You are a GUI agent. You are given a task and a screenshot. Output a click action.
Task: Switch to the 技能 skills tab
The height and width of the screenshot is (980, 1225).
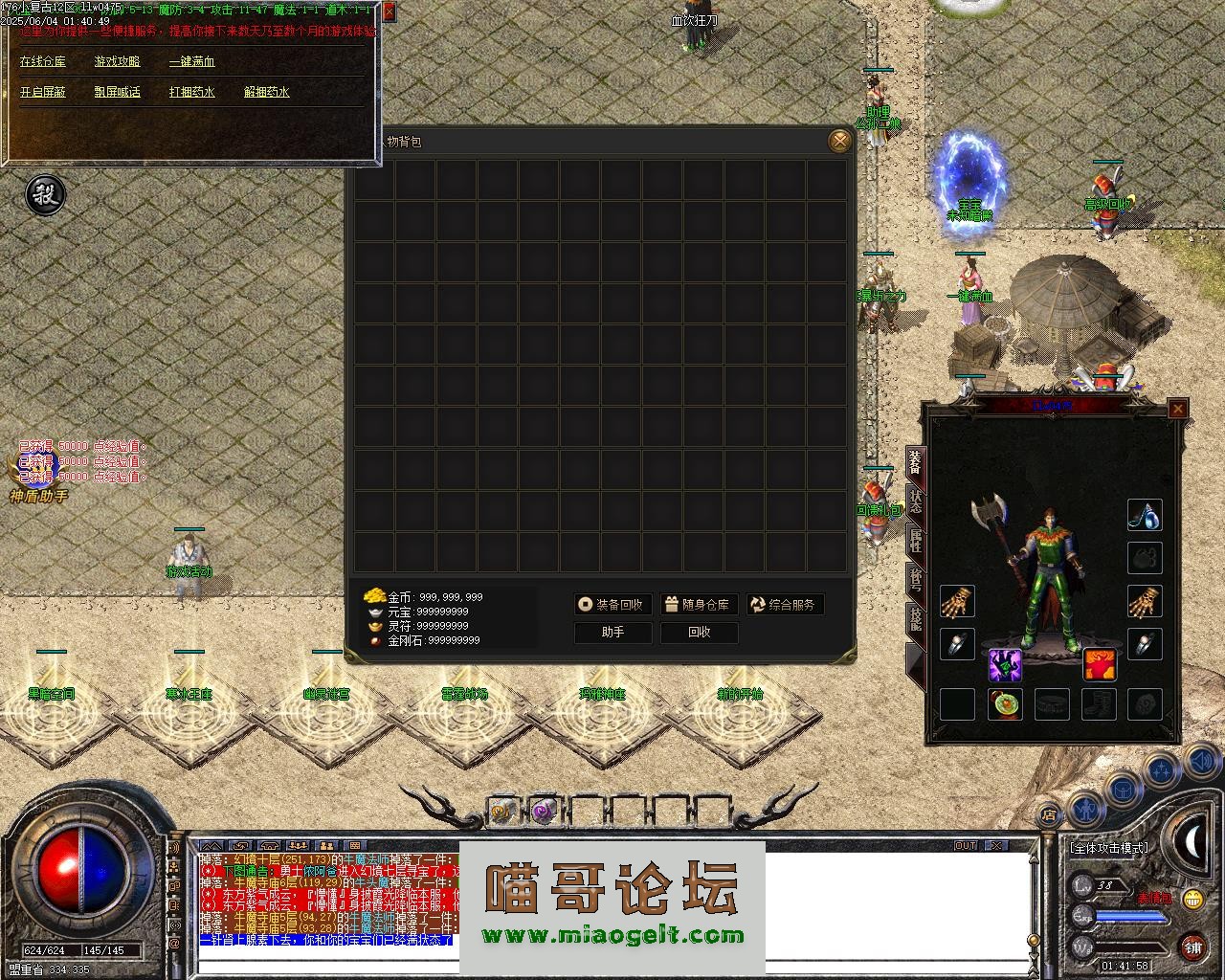(915, 620)
